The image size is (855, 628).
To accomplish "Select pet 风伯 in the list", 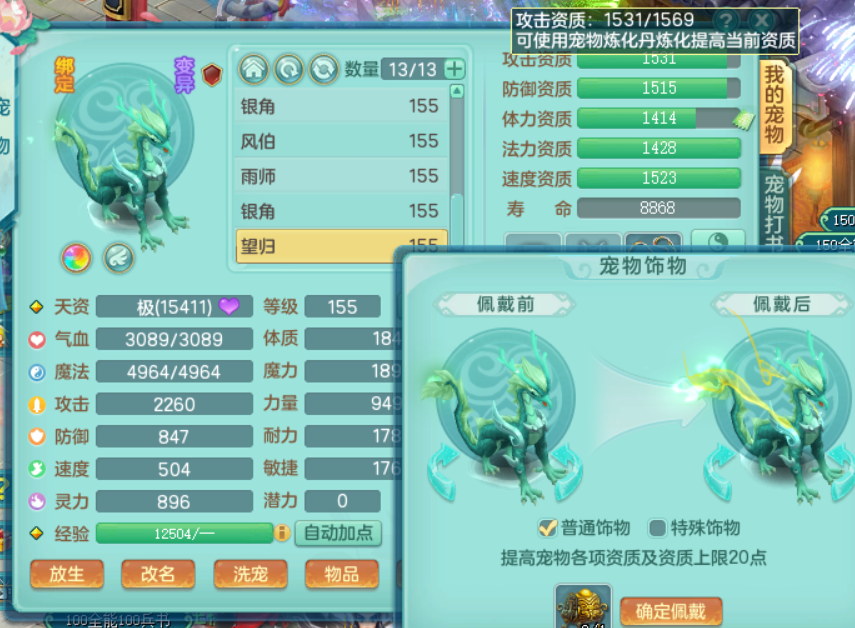I will click(x=338, y=141).
